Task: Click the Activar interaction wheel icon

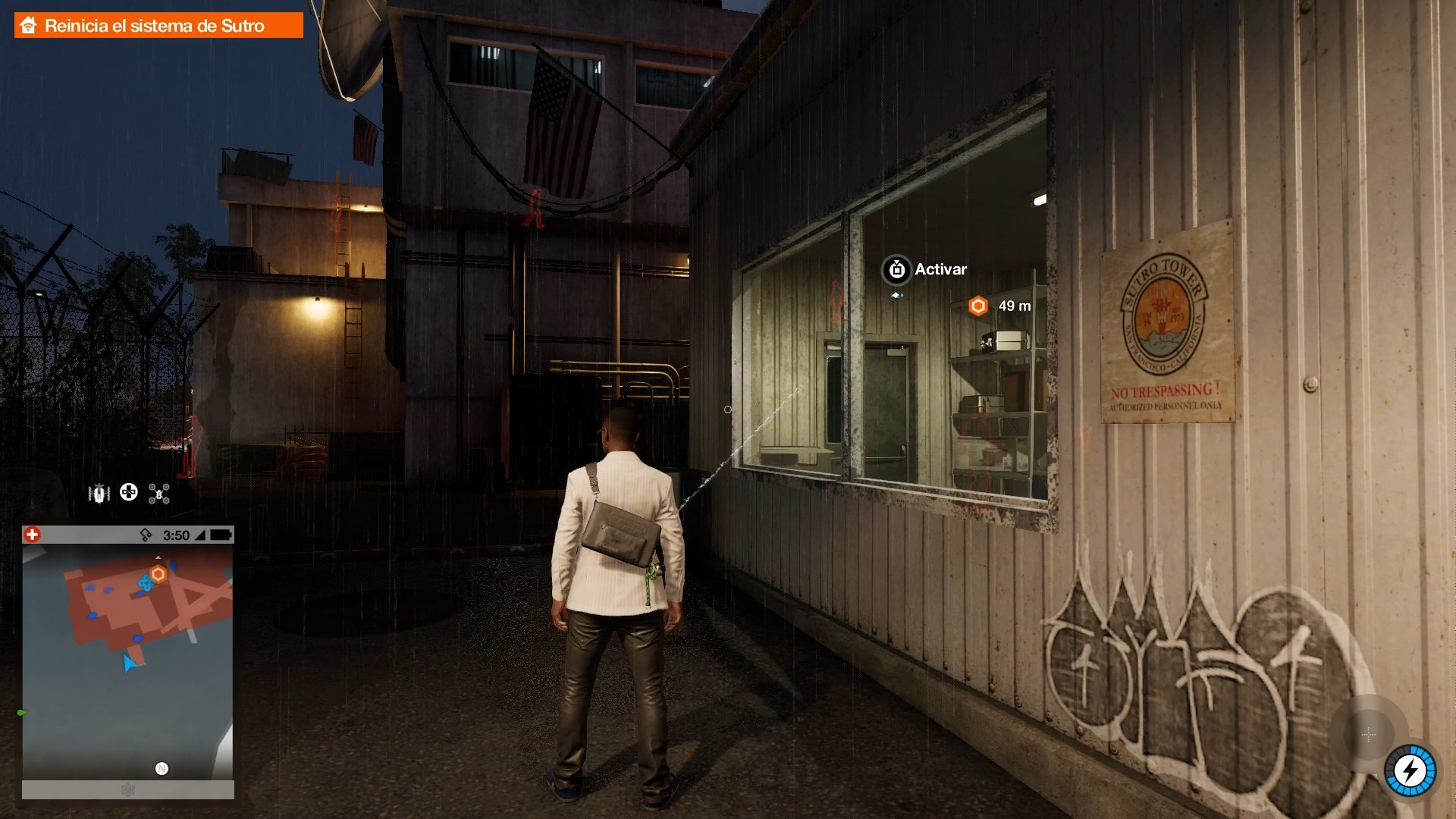Action: pyautogui.click(x=896, y=269)
